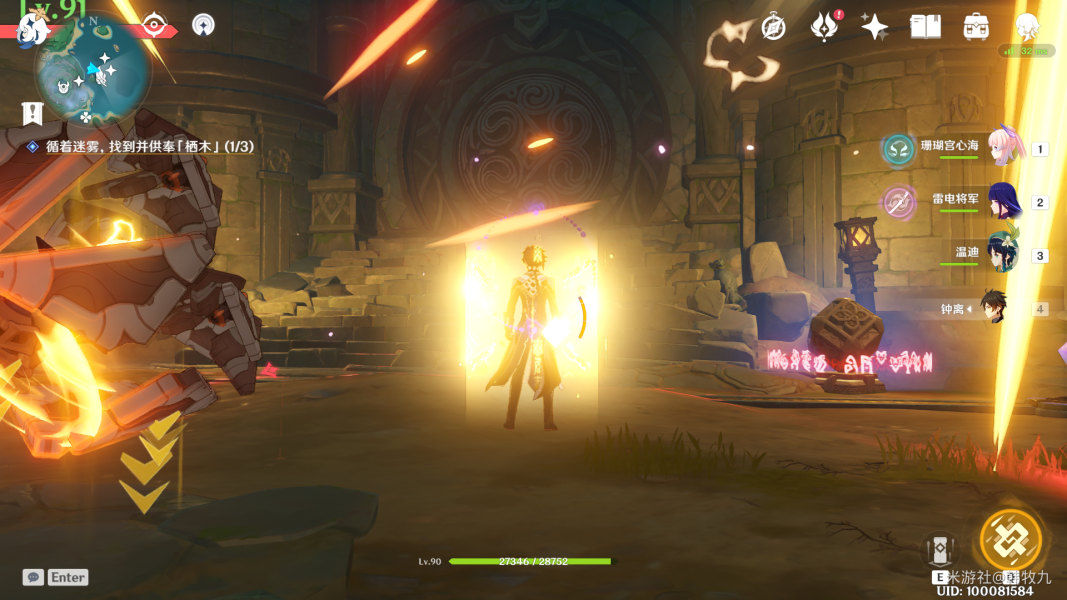Activate Zhongli's golden elemental burst
1067x600 pixels.
click(1010, 540)
